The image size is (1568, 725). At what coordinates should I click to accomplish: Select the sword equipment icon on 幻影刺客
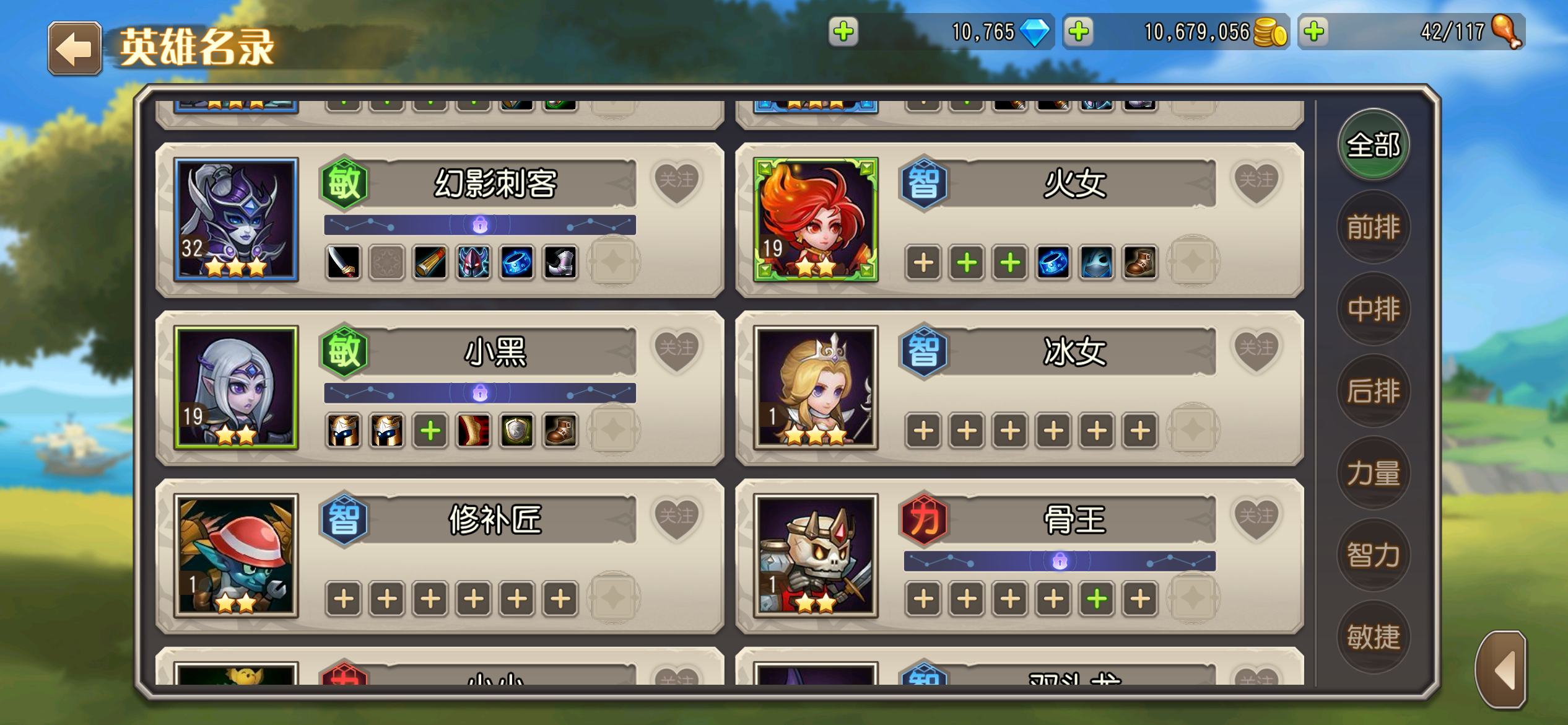[343, 263]
